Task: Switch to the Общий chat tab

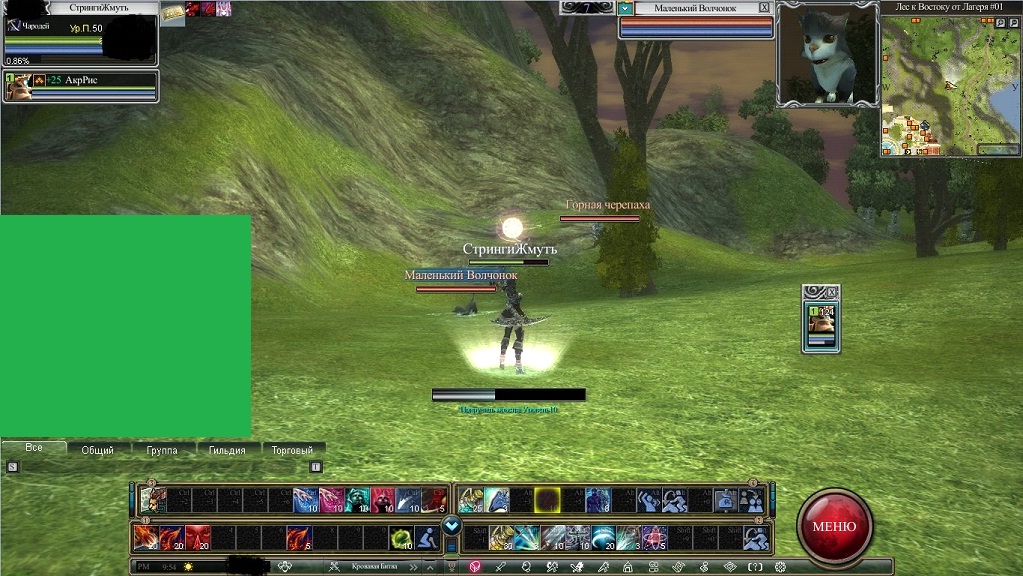Action: (97, 450)
